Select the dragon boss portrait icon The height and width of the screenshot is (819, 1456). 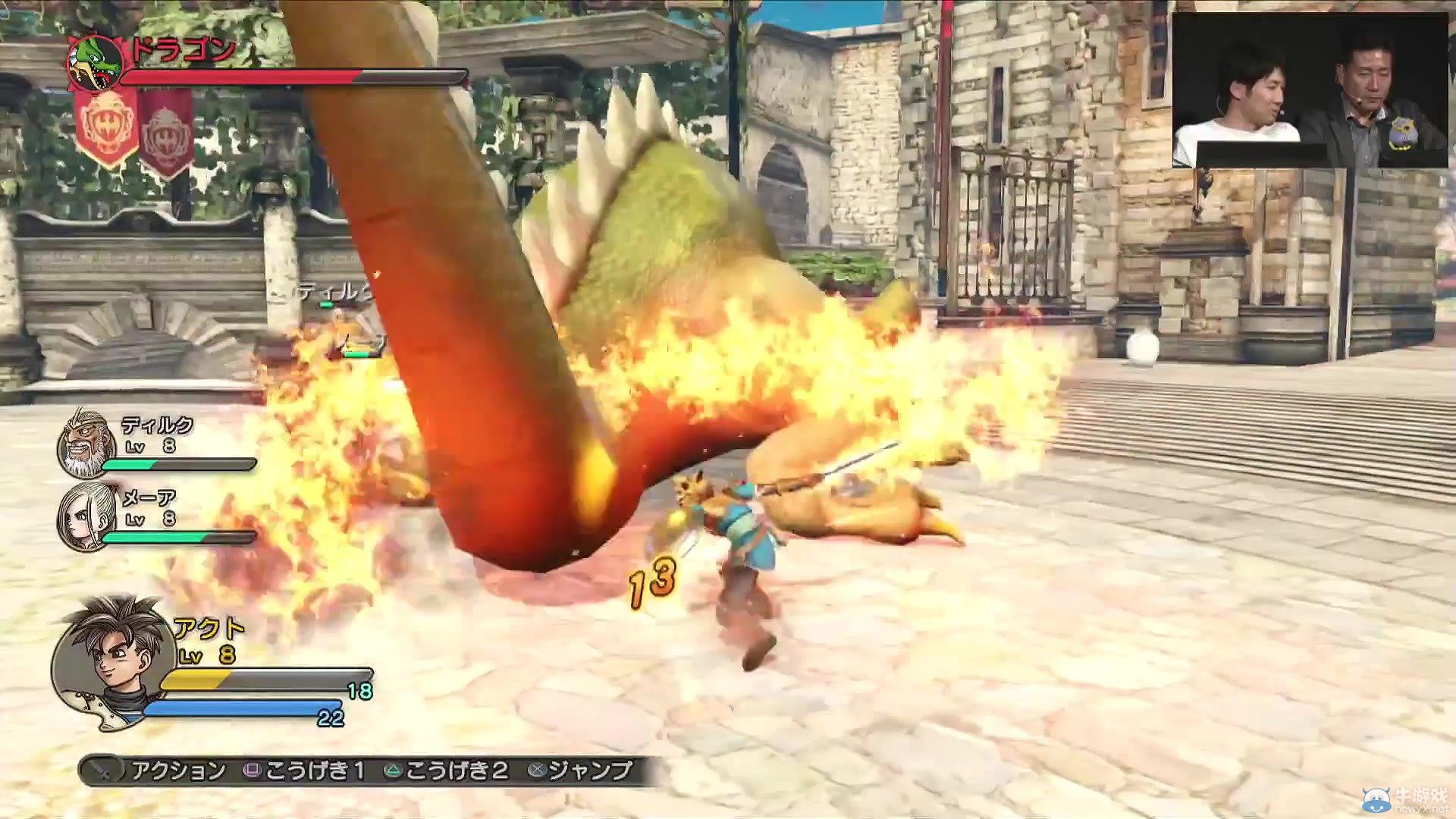(x=96, y=62)
